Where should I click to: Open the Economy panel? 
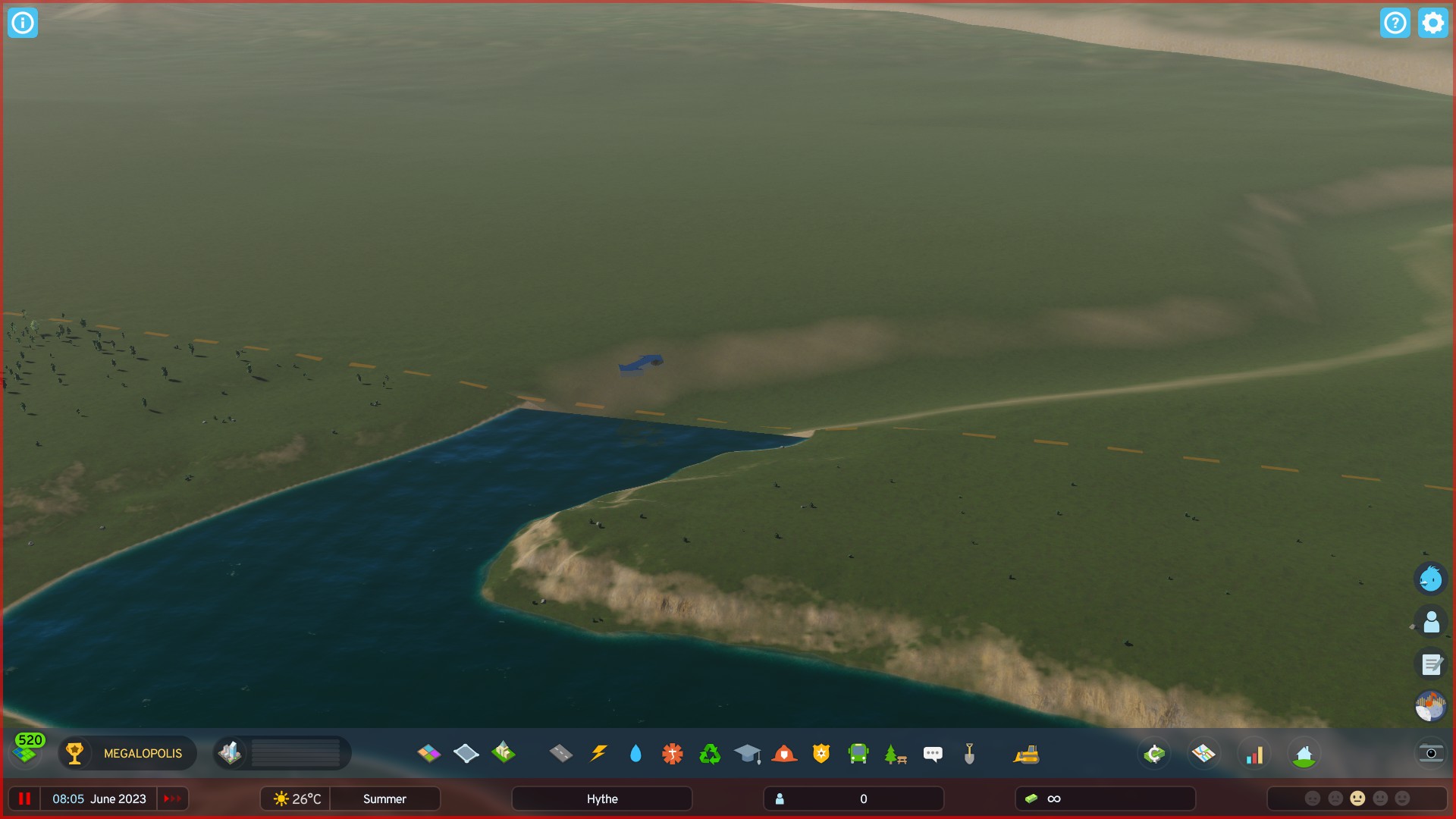pyautogui.click(x=1153, y=753)
